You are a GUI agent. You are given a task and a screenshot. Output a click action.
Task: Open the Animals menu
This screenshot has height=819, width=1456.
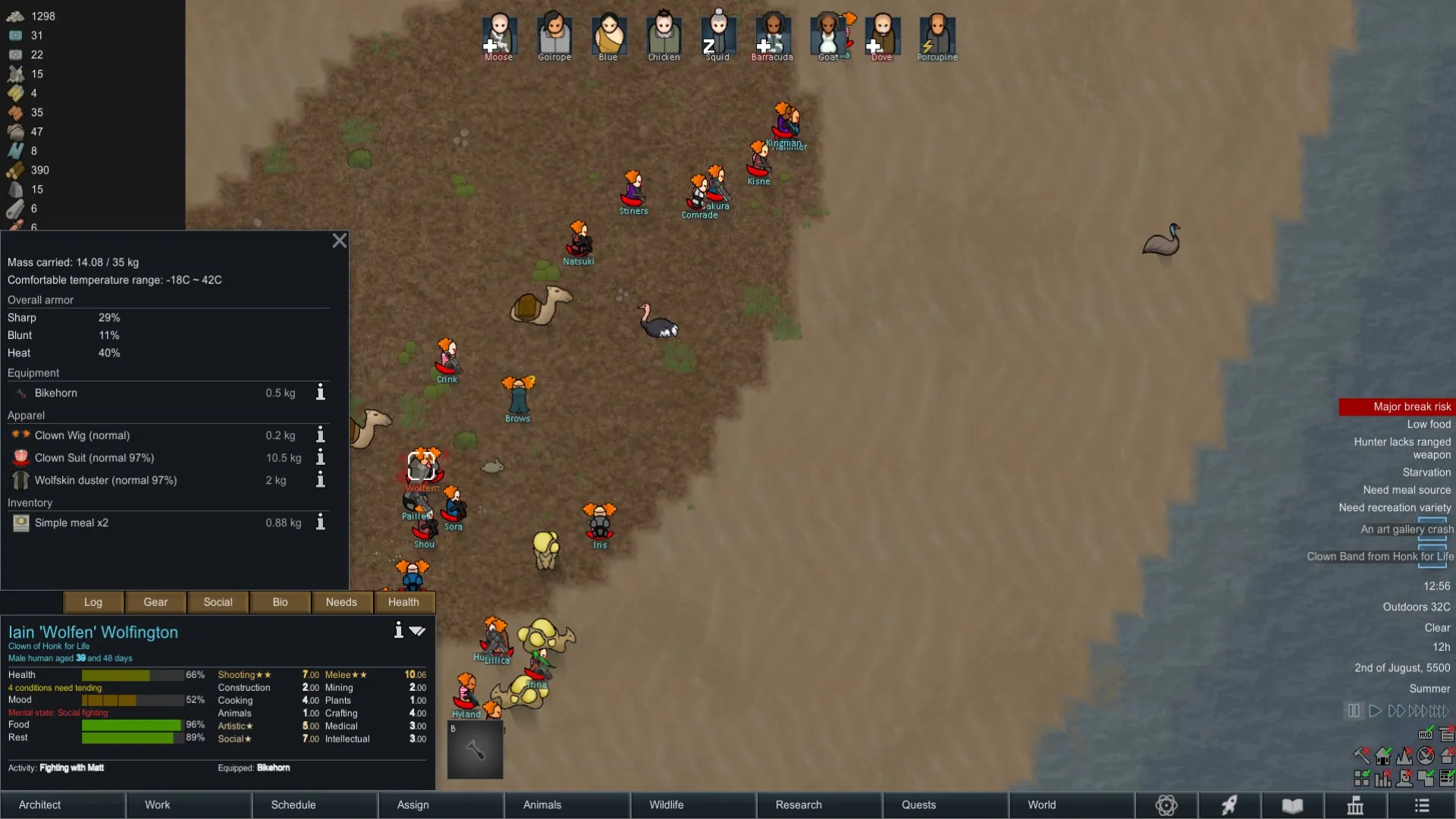click(566, 805)
